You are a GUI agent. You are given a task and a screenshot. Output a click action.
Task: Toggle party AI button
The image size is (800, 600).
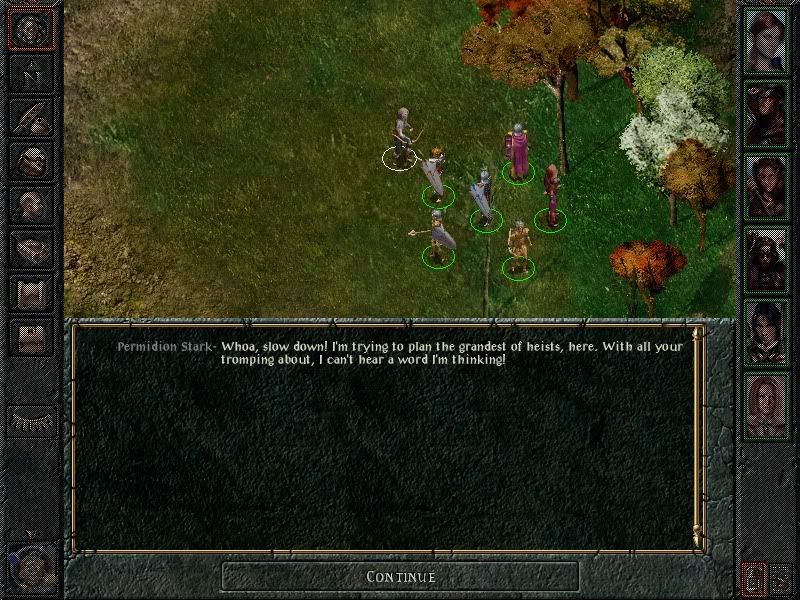tap(779, 576)
